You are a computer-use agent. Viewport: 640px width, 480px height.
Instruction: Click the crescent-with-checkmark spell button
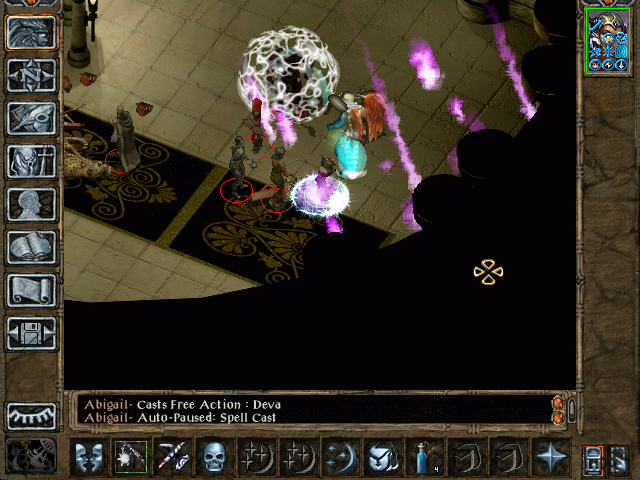point(382,457)
